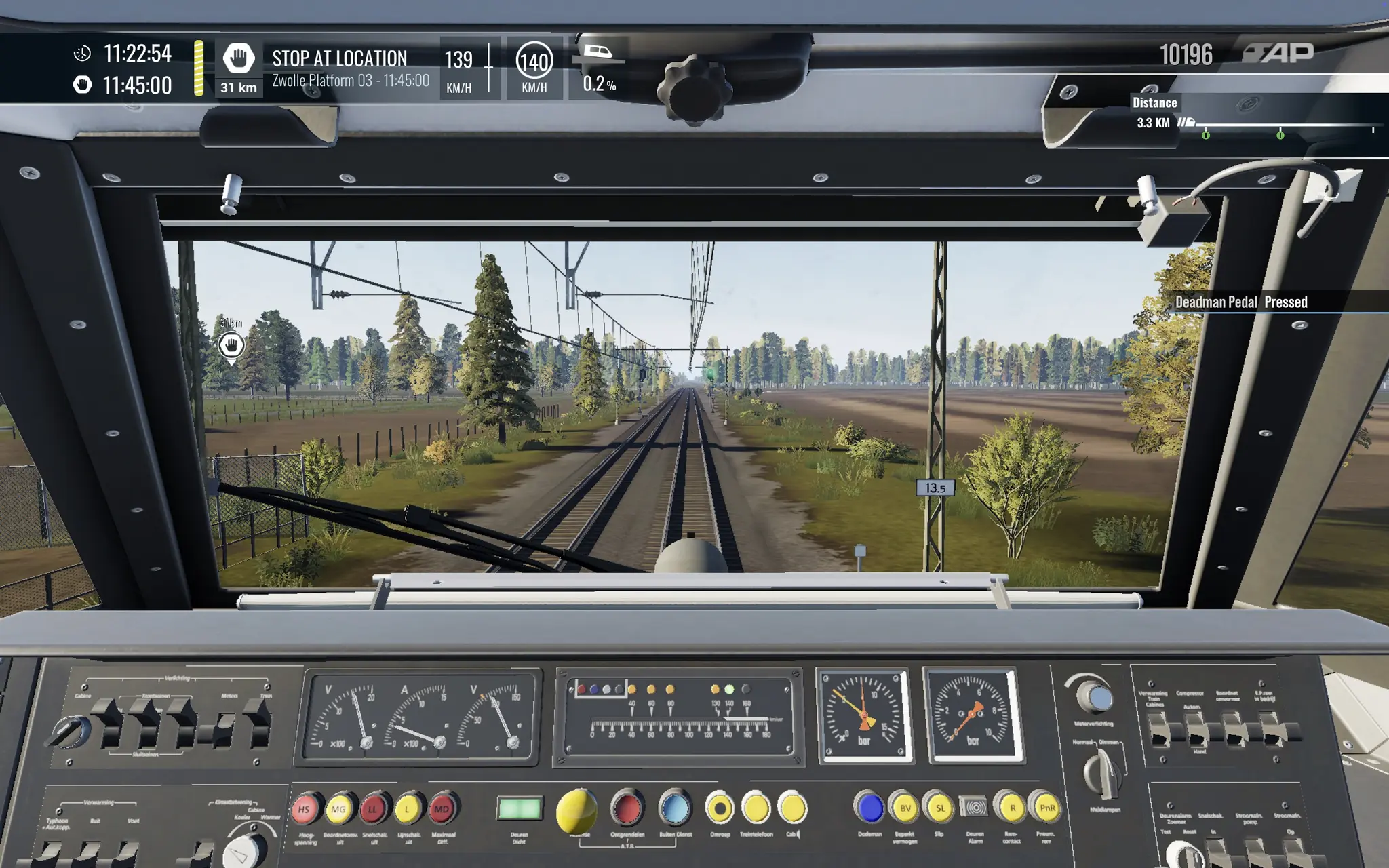Push the red HS Hoogspanning button
Image resolution: width=1389 pixels, height=868 pixels.
tap(305, 809)
